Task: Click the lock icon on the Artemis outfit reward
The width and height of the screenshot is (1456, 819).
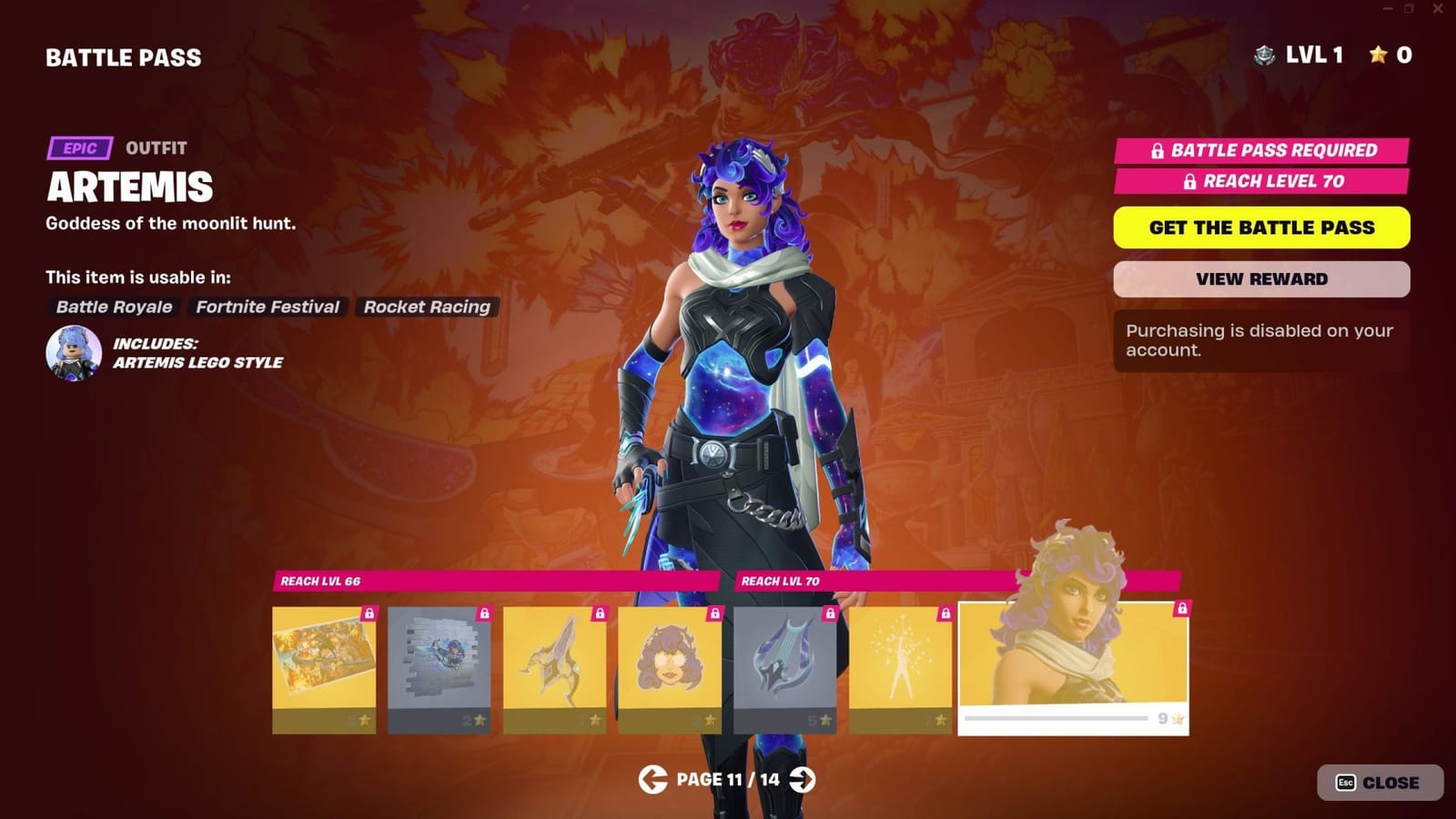Action: point(1181,608)
